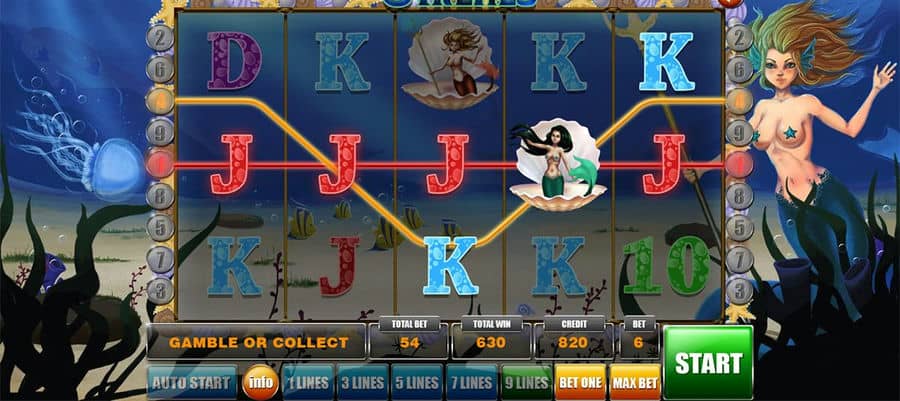Enable AUTO START spins
Screen dimensions: 900x401
pos(191,382)
